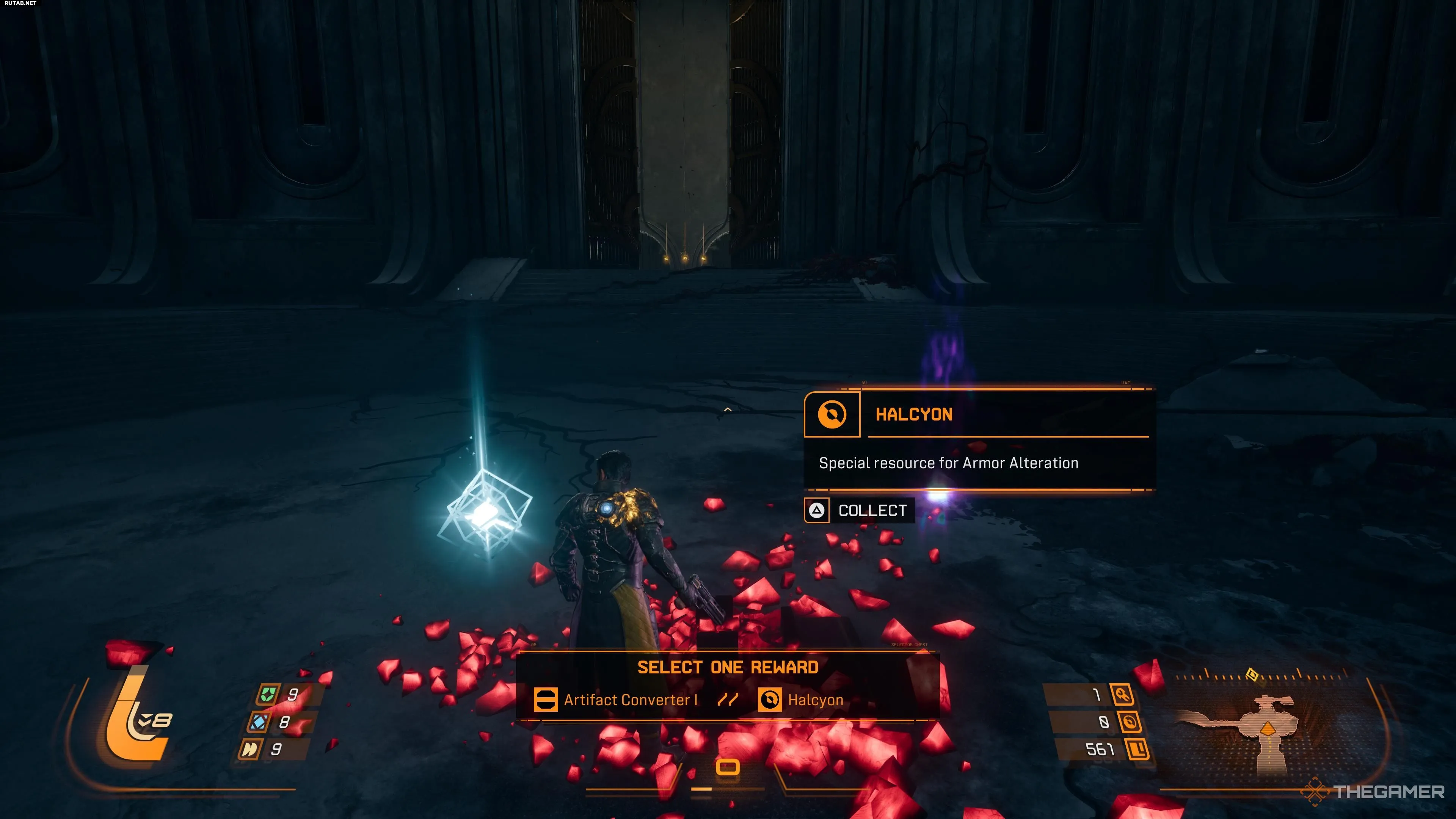Viewport: 1456px width, 819px height.
Task: Click the 561 currency icon
Action: (1137, 750)
